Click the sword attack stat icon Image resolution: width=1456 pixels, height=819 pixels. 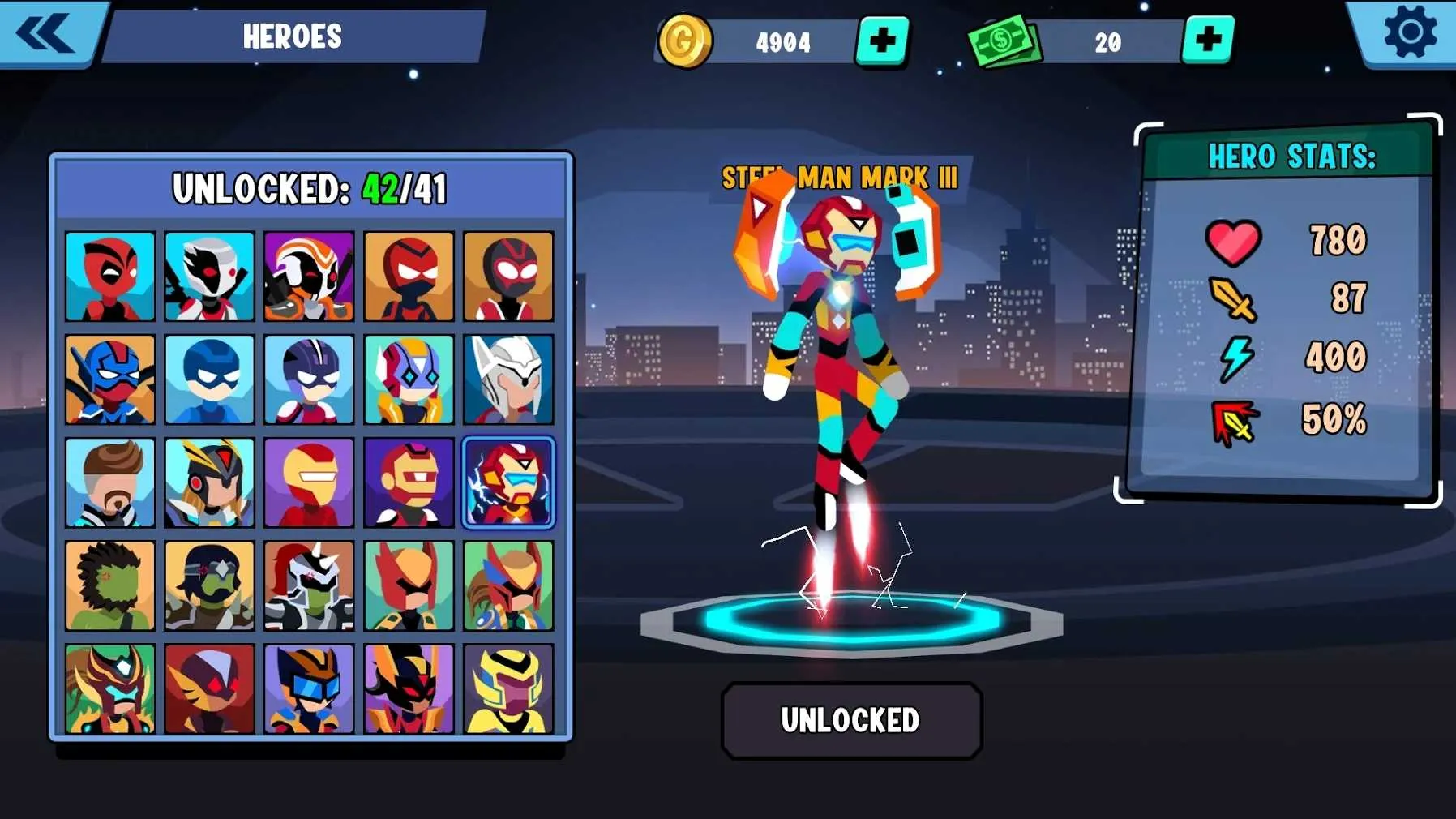1234,299
